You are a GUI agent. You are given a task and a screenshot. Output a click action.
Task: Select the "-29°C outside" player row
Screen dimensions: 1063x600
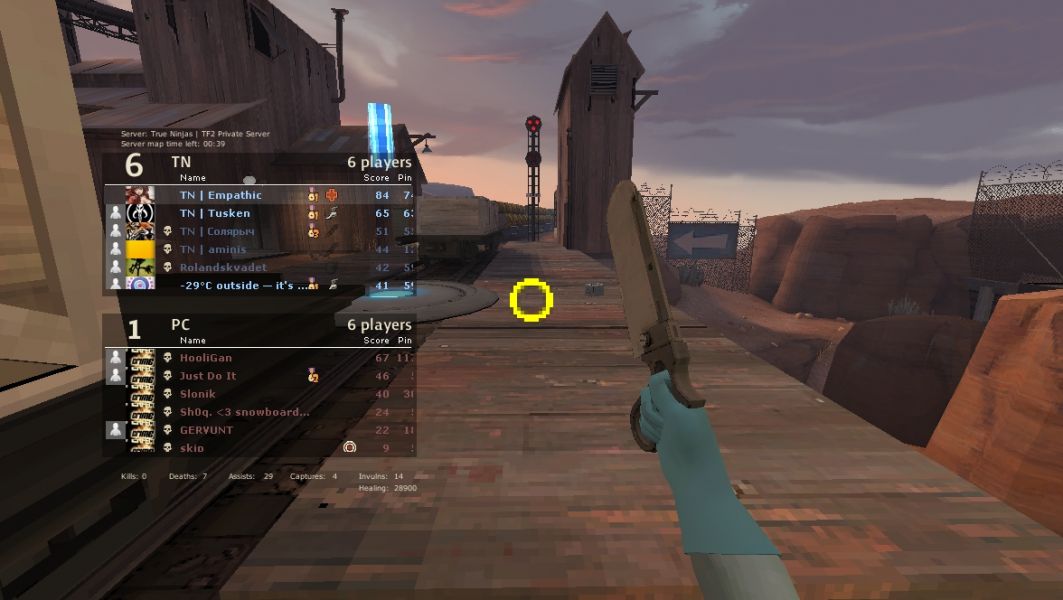[260, 285]
